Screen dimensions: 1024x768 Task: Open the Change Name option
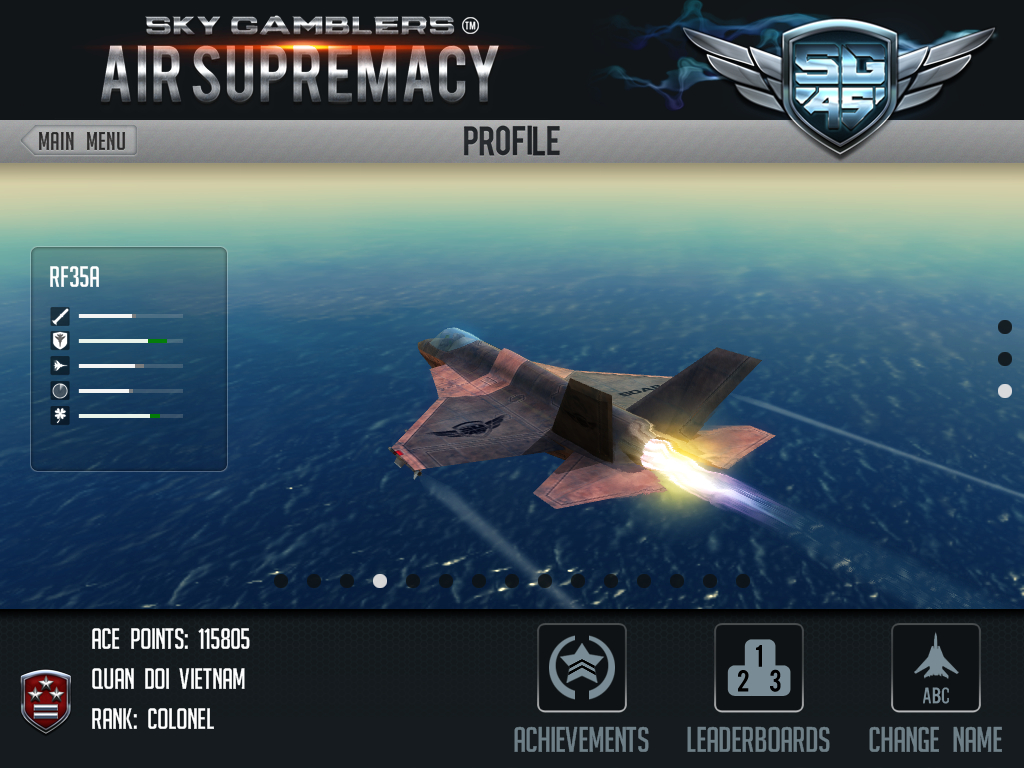(935, 668)
